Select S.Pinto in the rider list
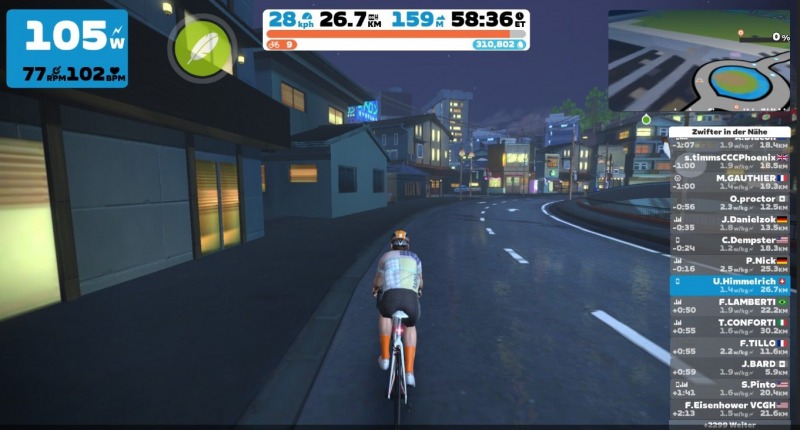 [733, 388]
